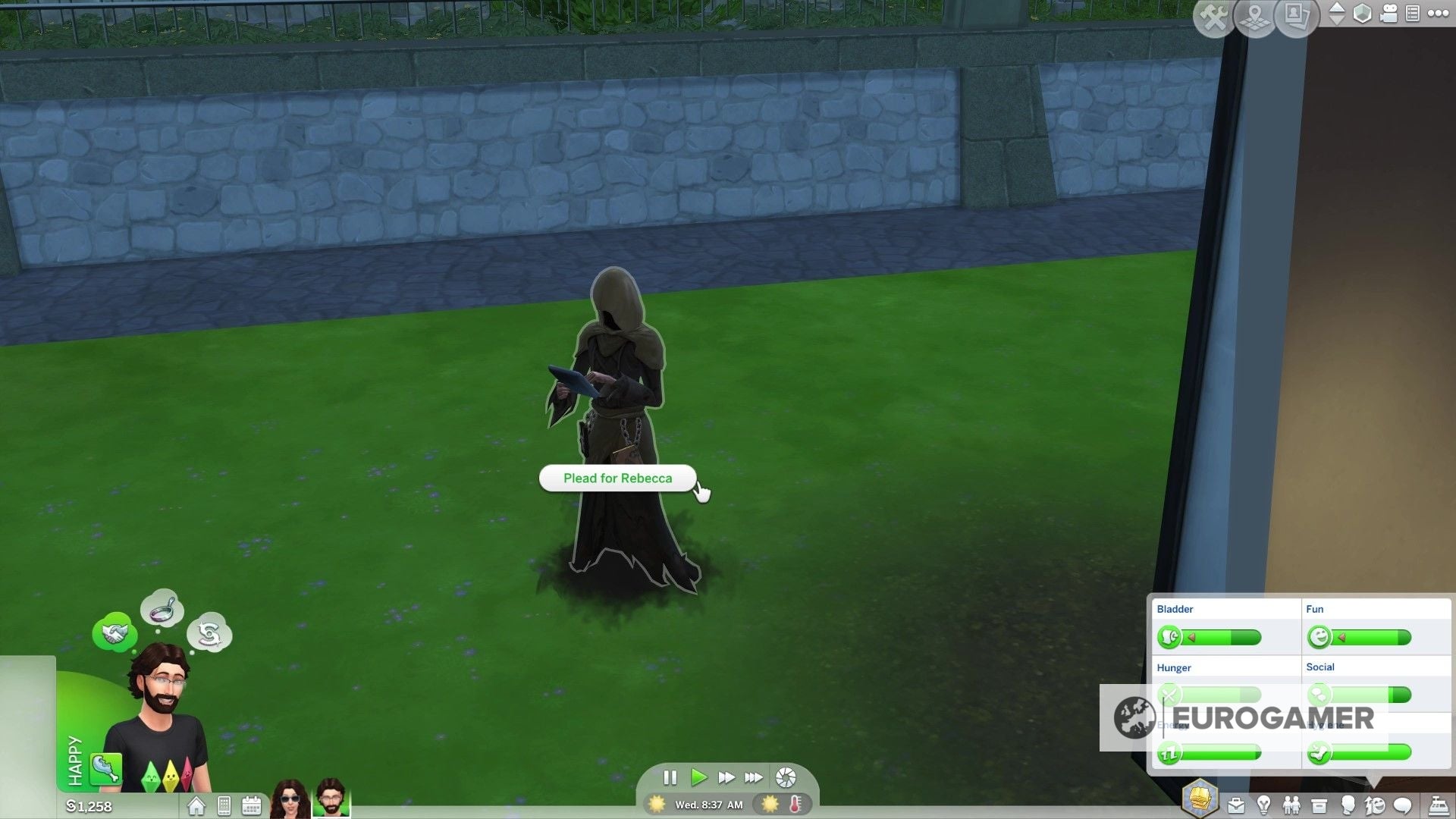Show notifications via the list icon
Image resolution: width=1456 pixels, height=819 pixels.
point(1413,13)
